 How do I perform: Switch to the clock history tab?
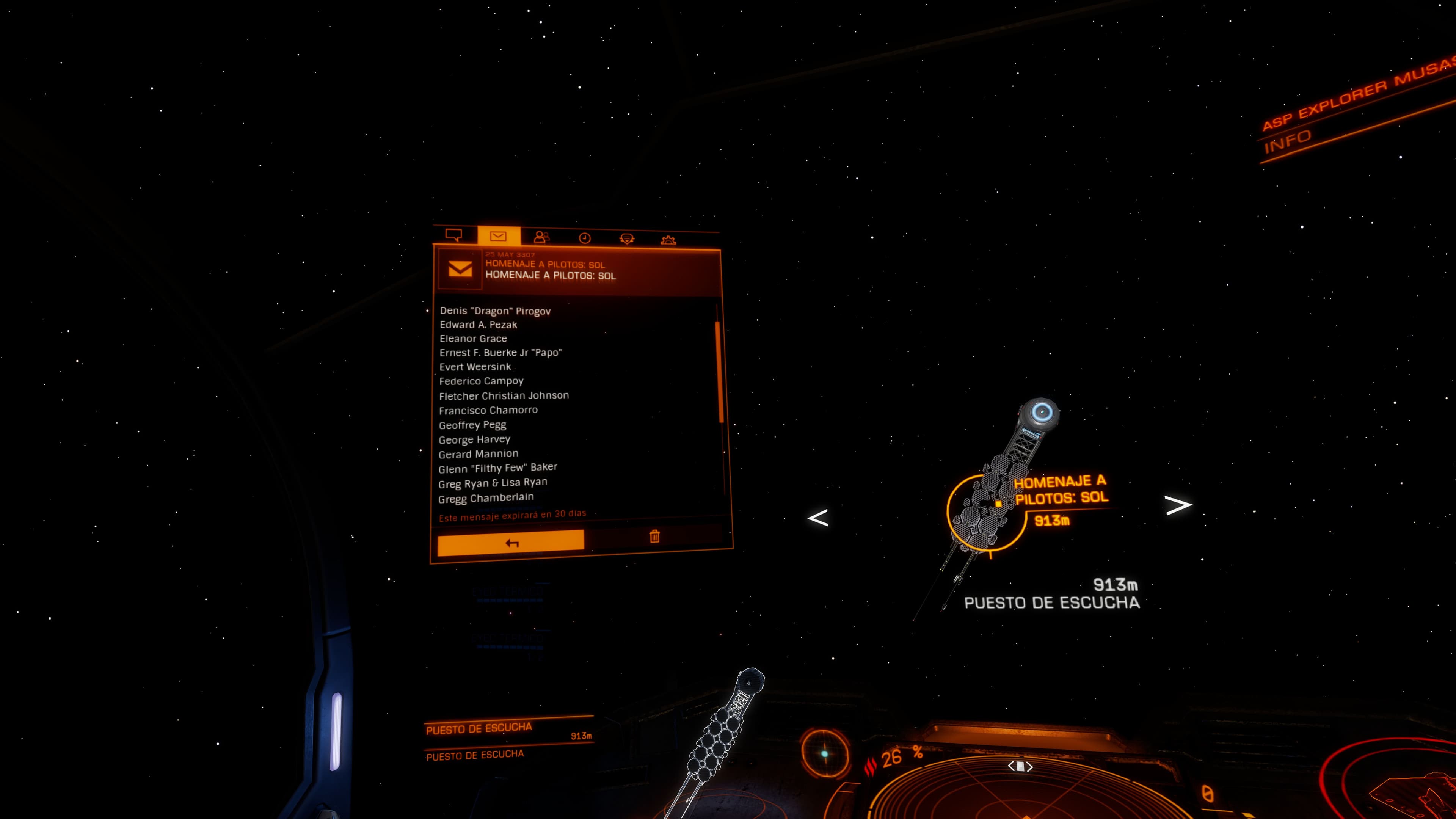tap(584, 238)
